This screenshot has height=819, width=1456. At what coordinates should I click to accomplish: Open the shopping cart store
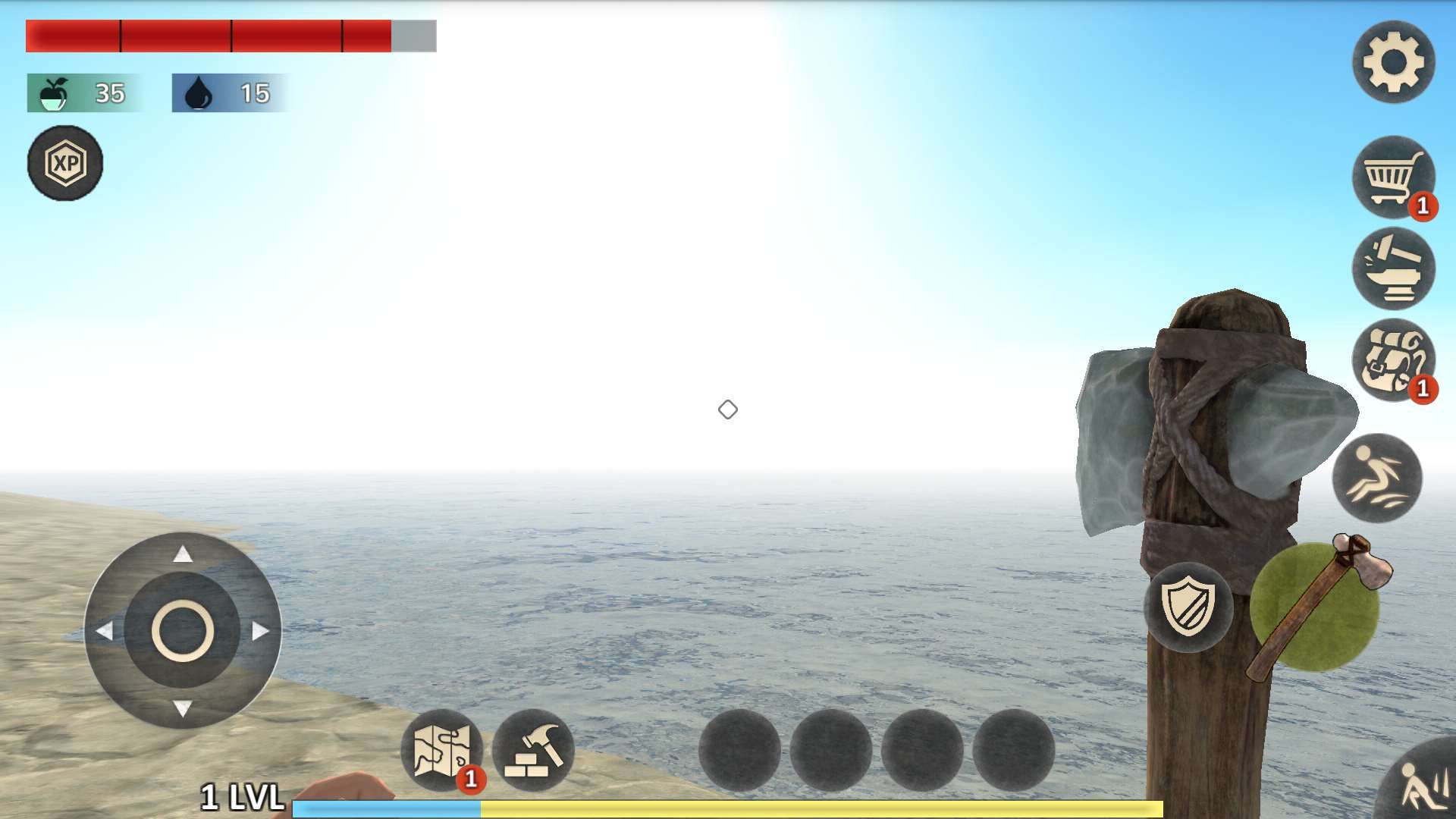click(1393, 177)
